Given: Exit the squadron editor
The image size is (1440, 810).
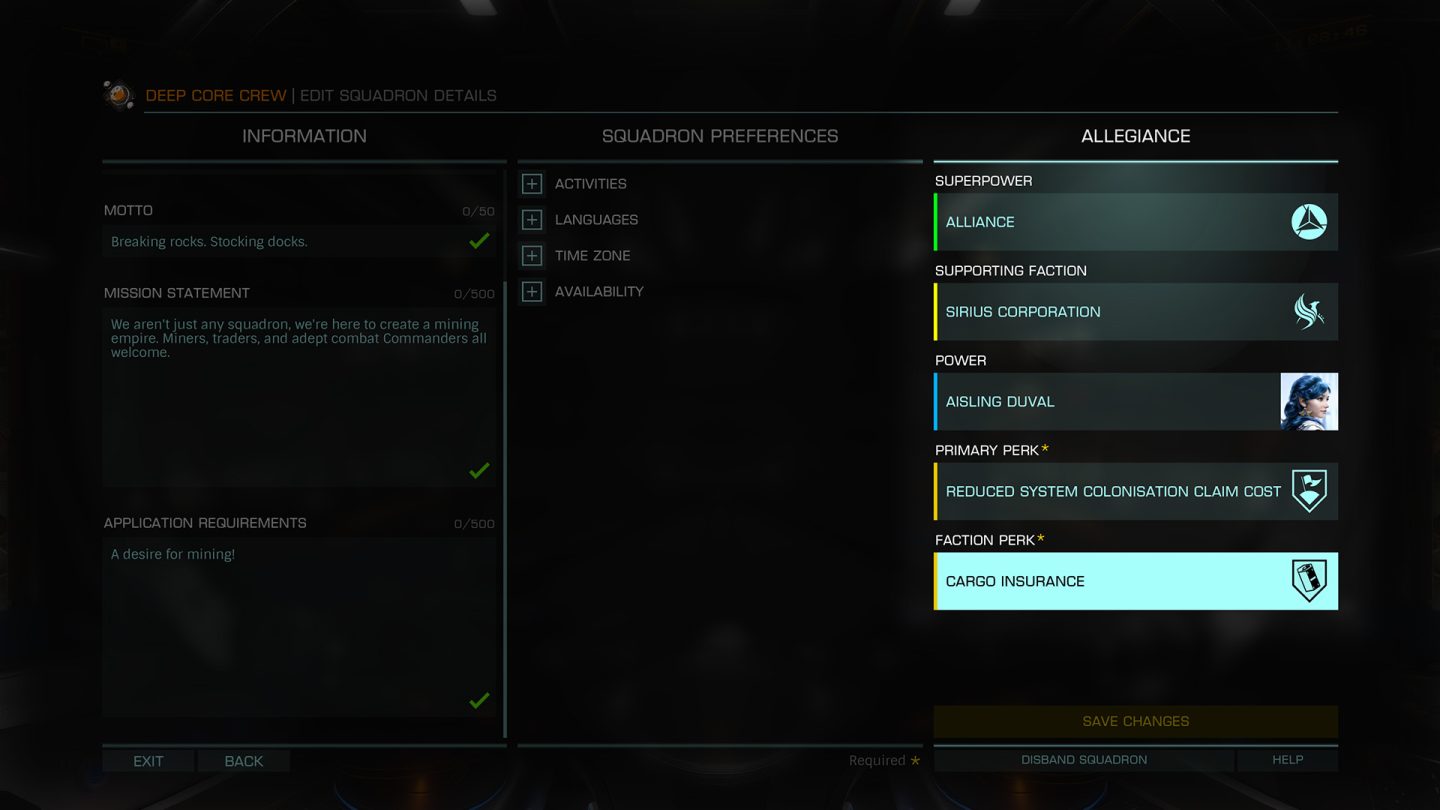Looking at the screenshot, I should [x=148, y=761].
